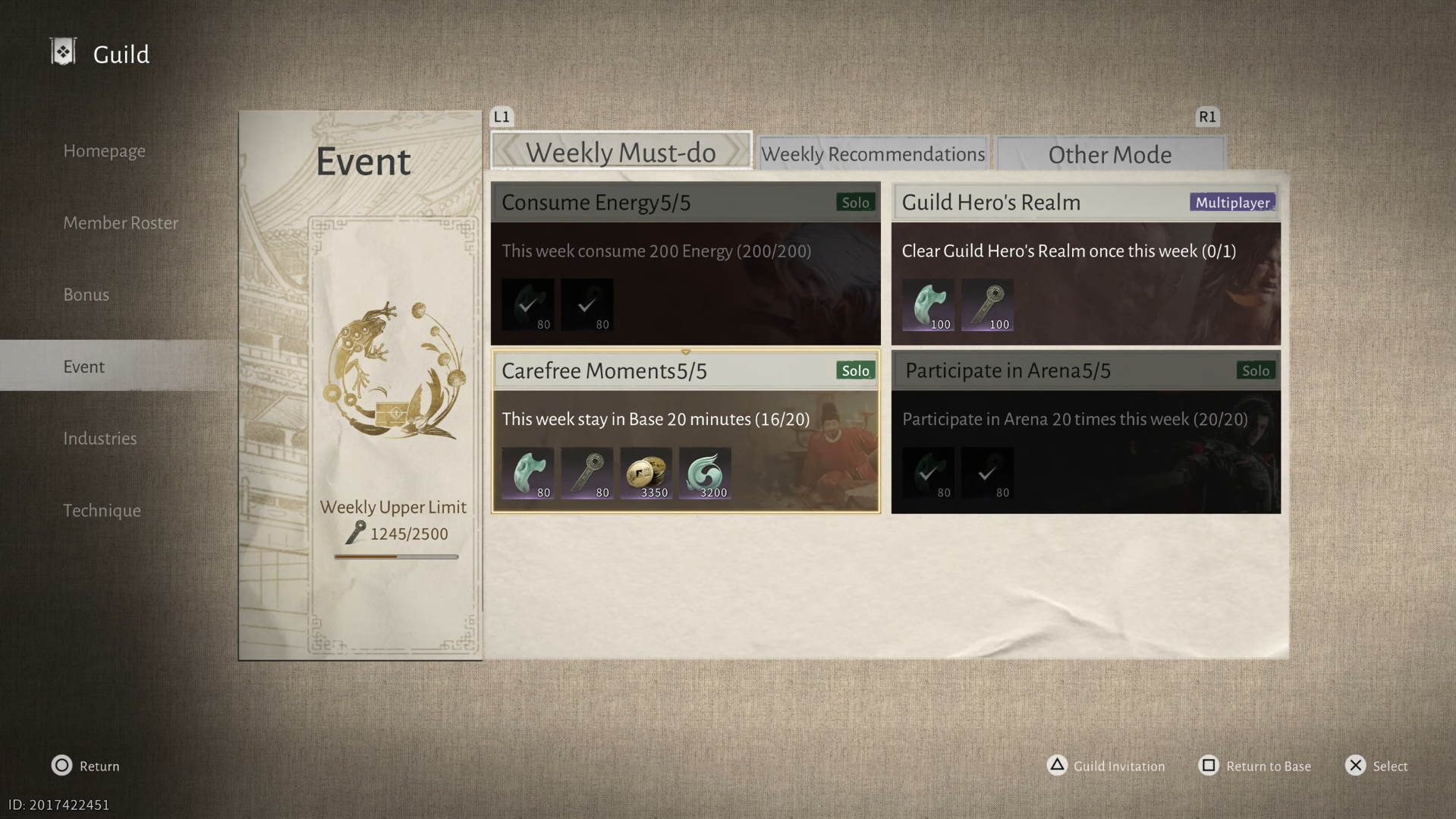Open the Industries section
The image size is (1456, 819).
(x=99, y=439)
